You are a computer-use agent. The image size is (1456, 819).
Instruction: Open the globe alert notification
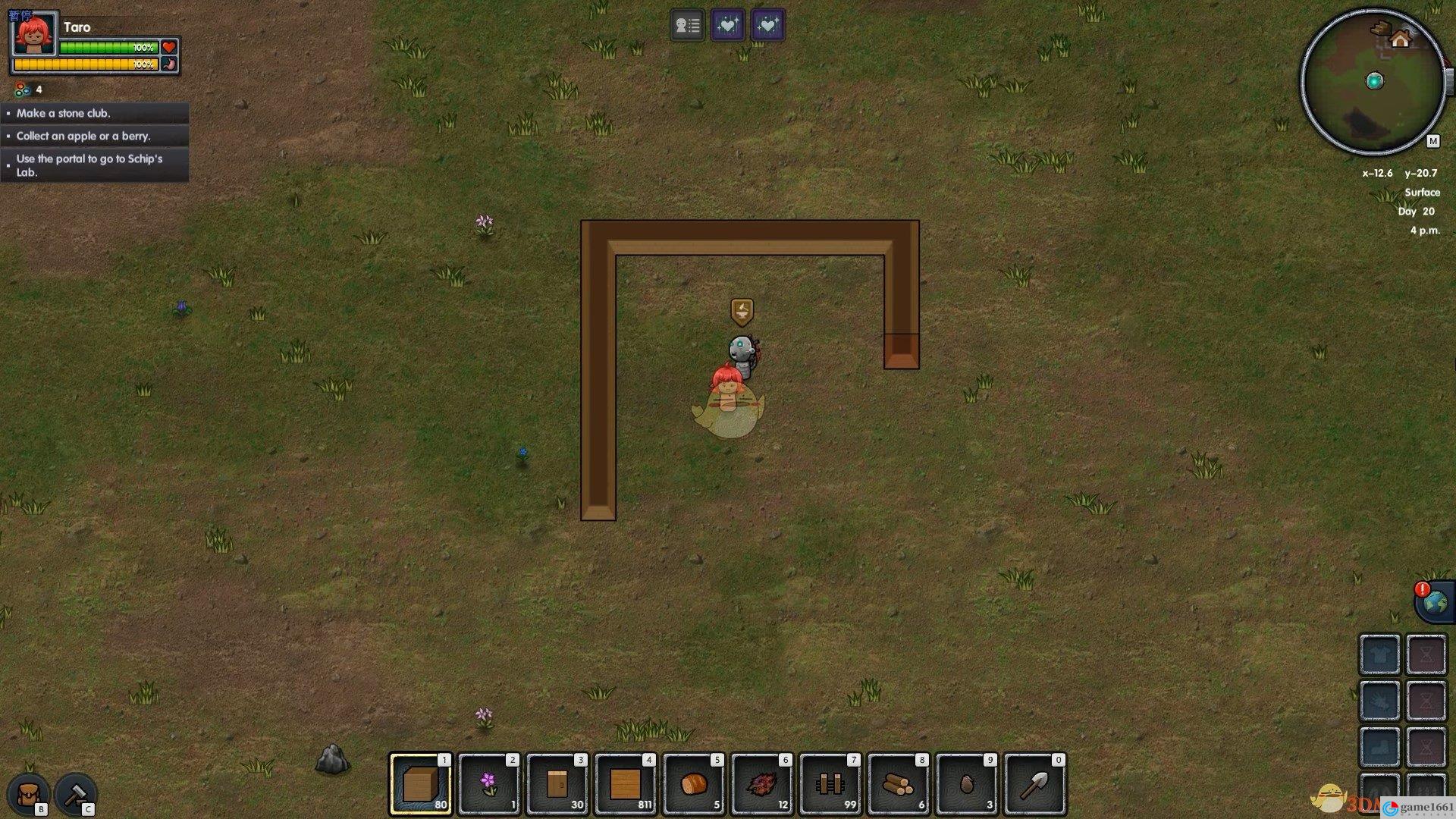(x=1433, y=603)
